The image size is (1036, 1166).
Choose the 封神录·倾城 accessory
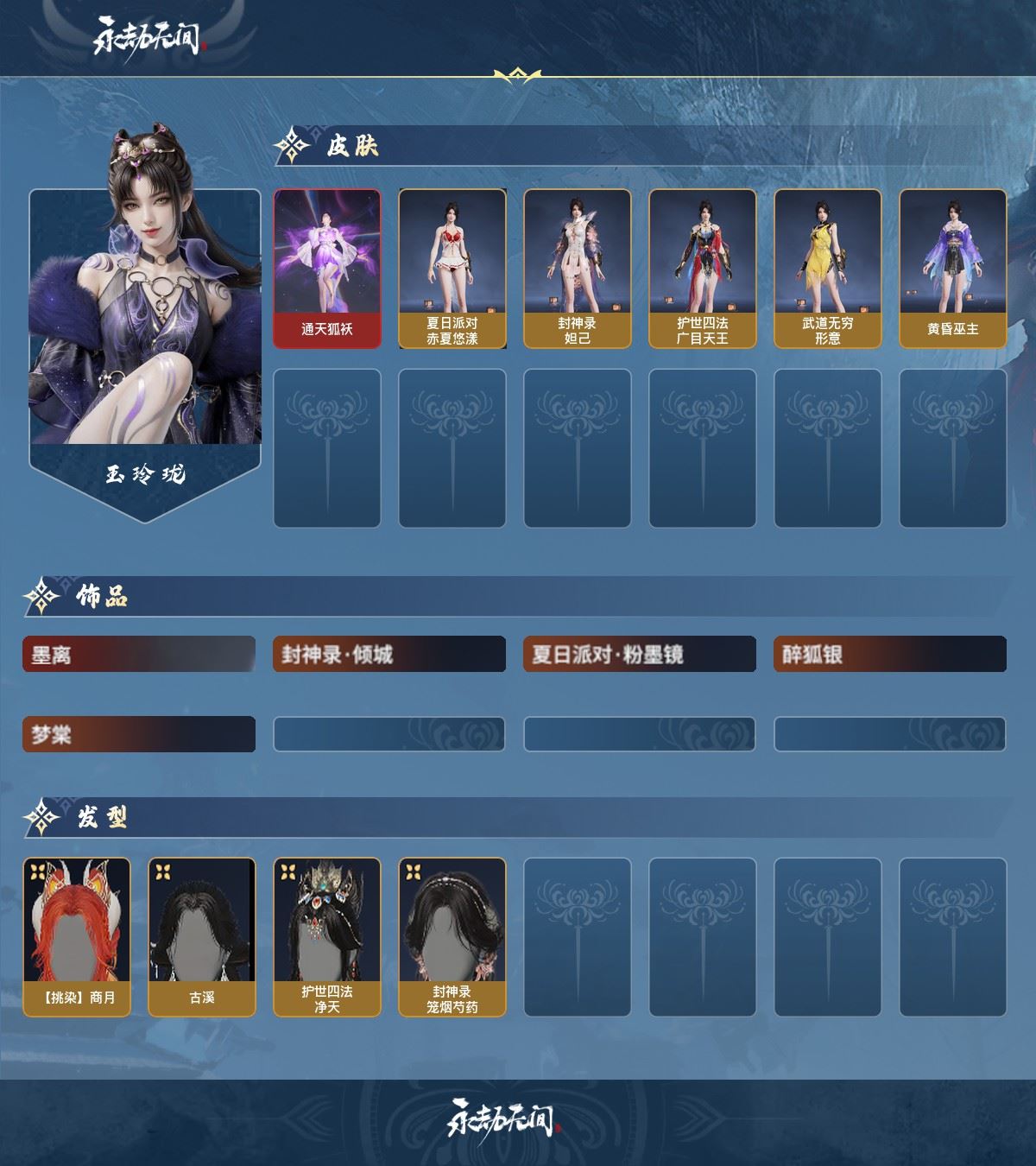389,655
